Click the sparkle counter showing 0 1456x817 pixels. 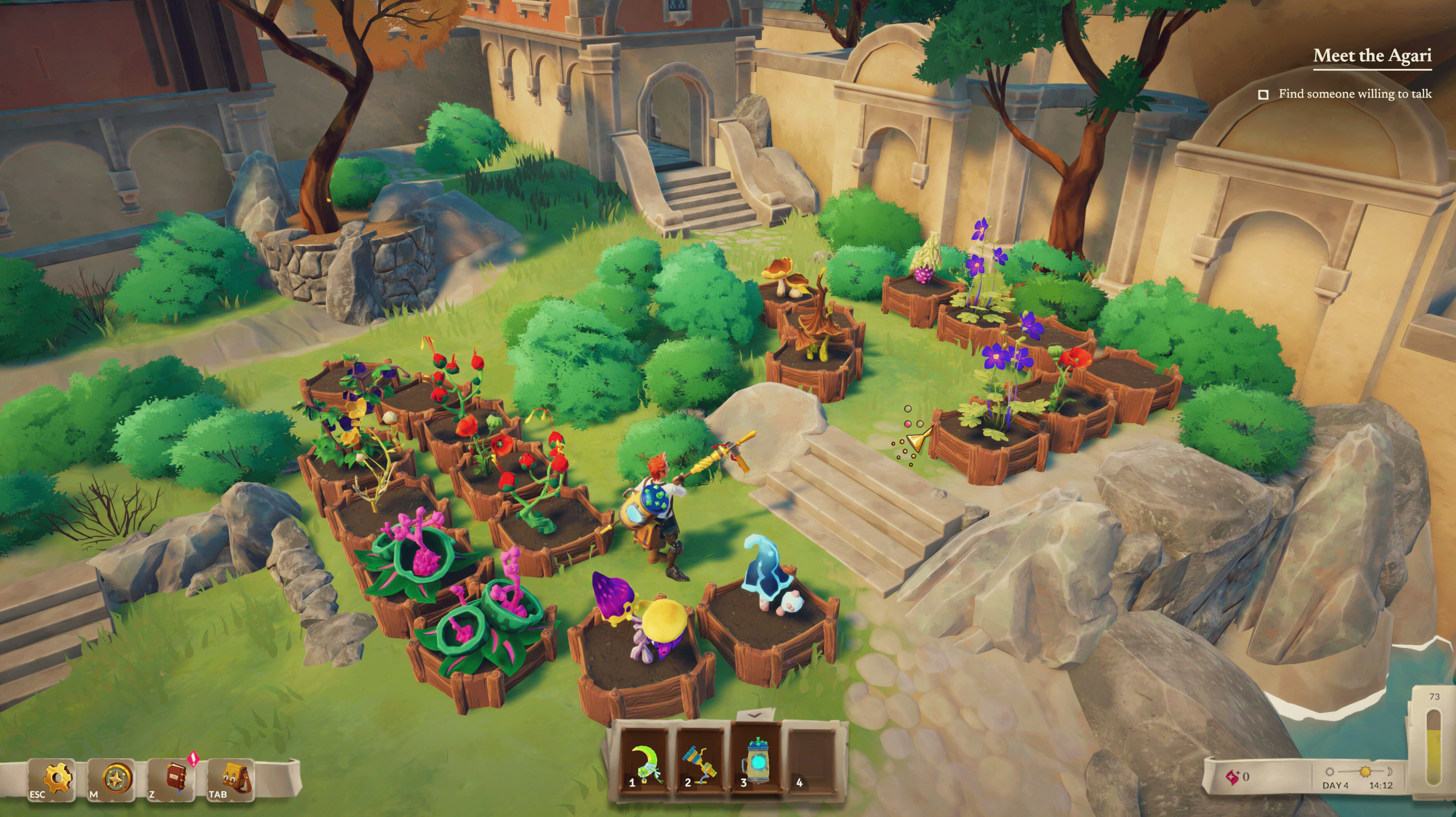[x=1246, y=776]
